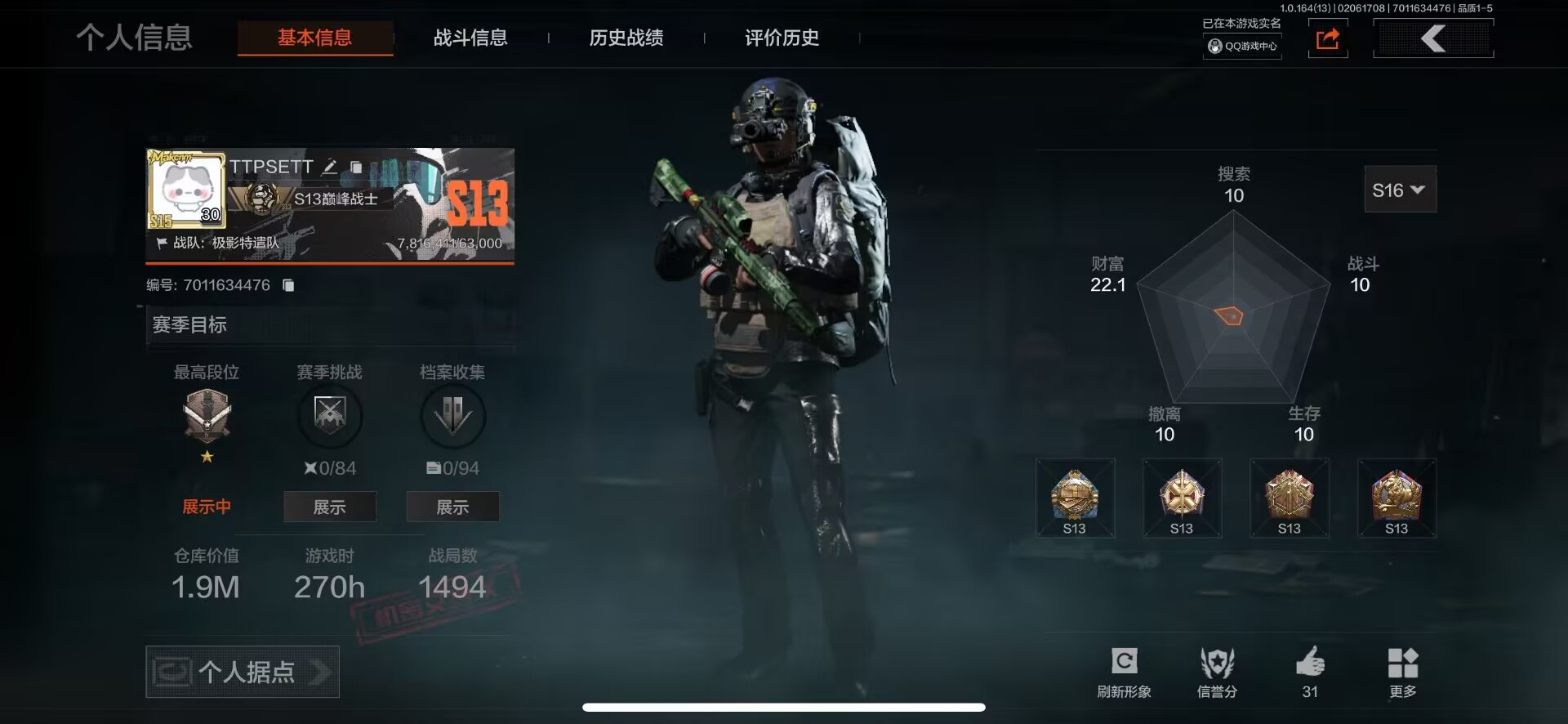
Task: Open the 历史战绩 tab
Action: coord(626,38)
